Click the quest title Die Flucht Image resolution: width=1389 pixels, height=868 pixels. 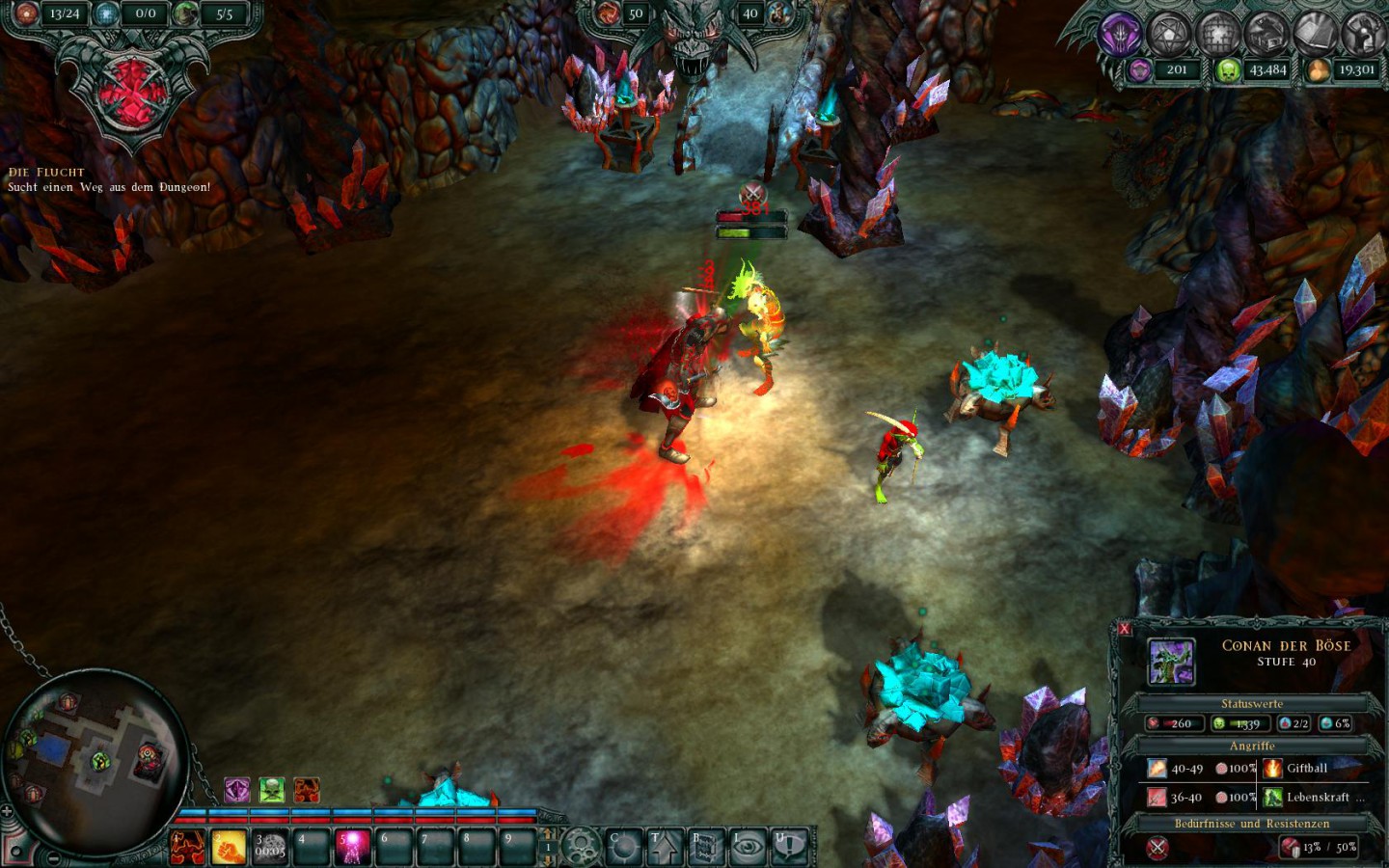click(x=44, y=172)
